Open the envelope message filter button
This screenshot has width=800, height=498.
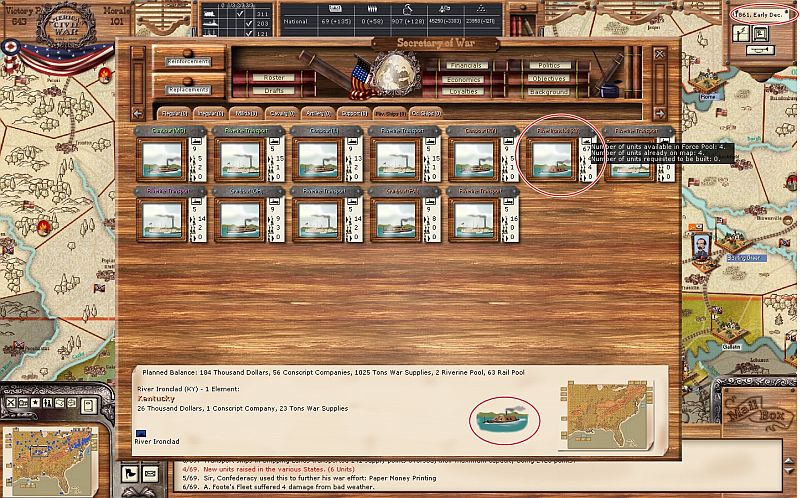[x=149, y=472]
